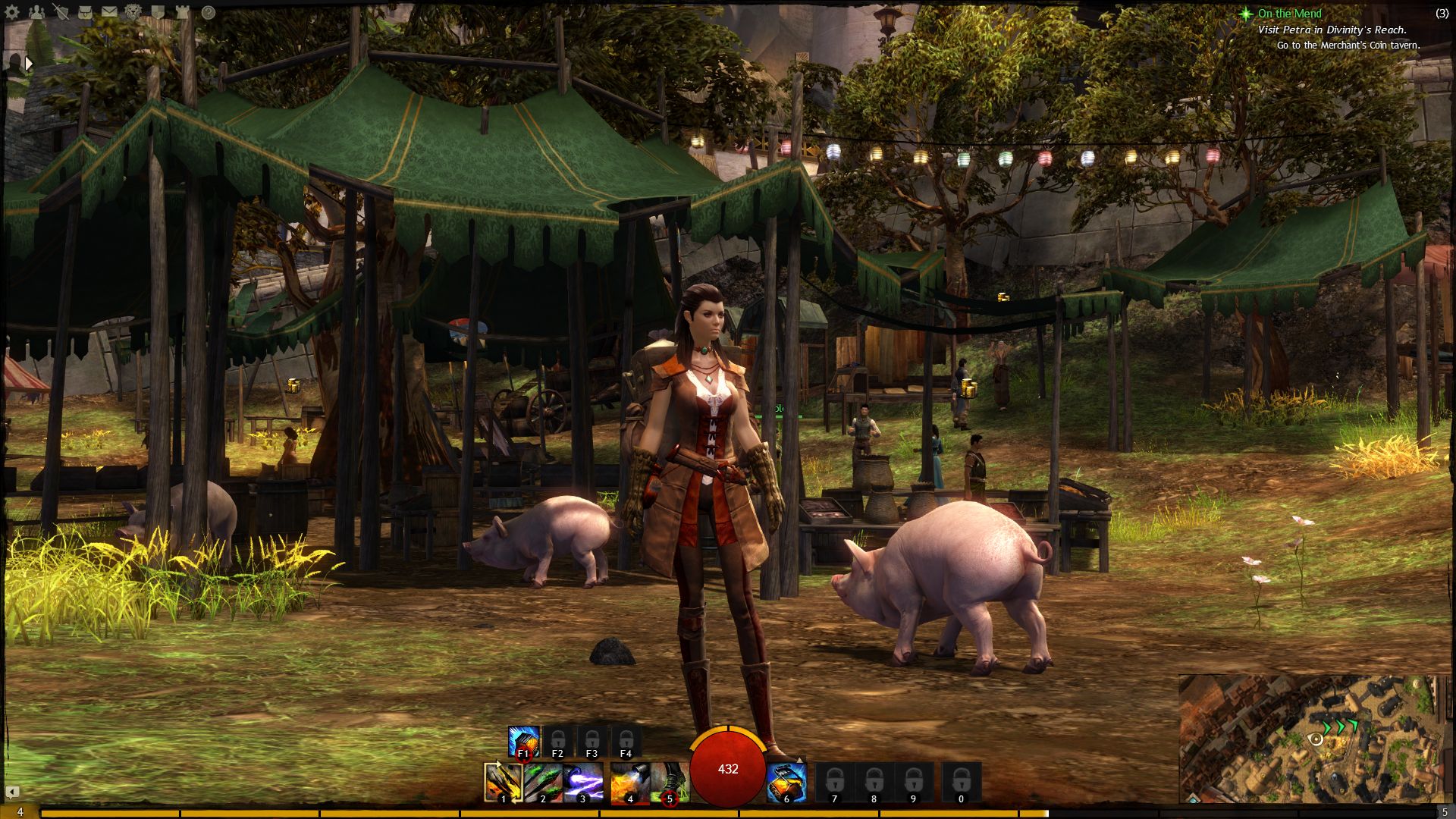
Task: Open the contacts and LFG panel
Action: [x=35, y=12]
